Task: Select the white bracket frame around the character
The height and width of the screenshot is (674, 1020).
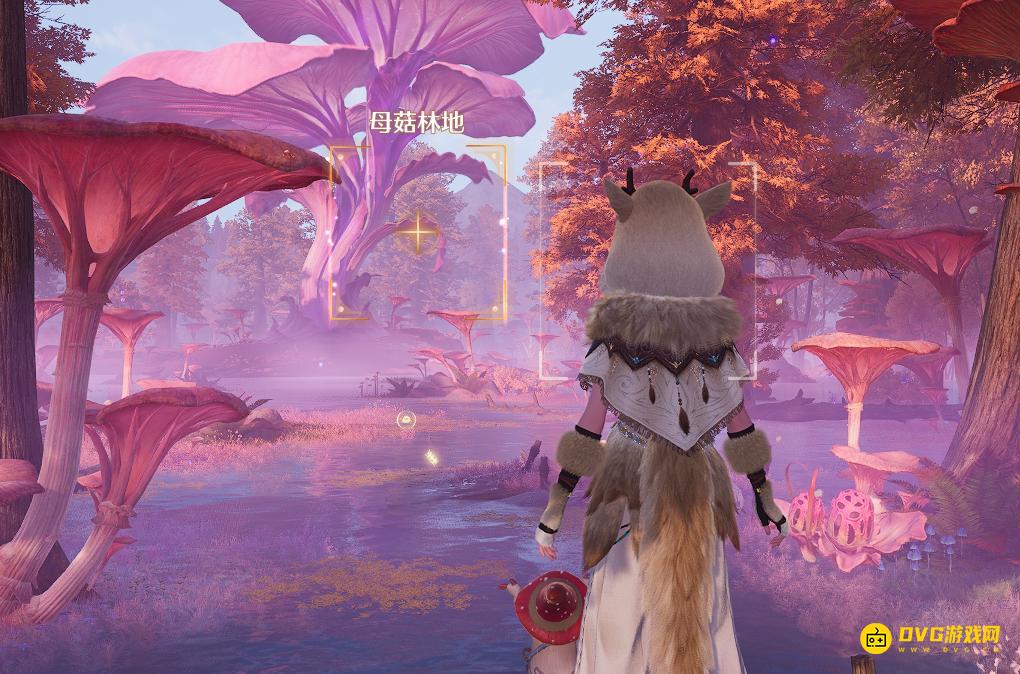Action: [648, 271]
